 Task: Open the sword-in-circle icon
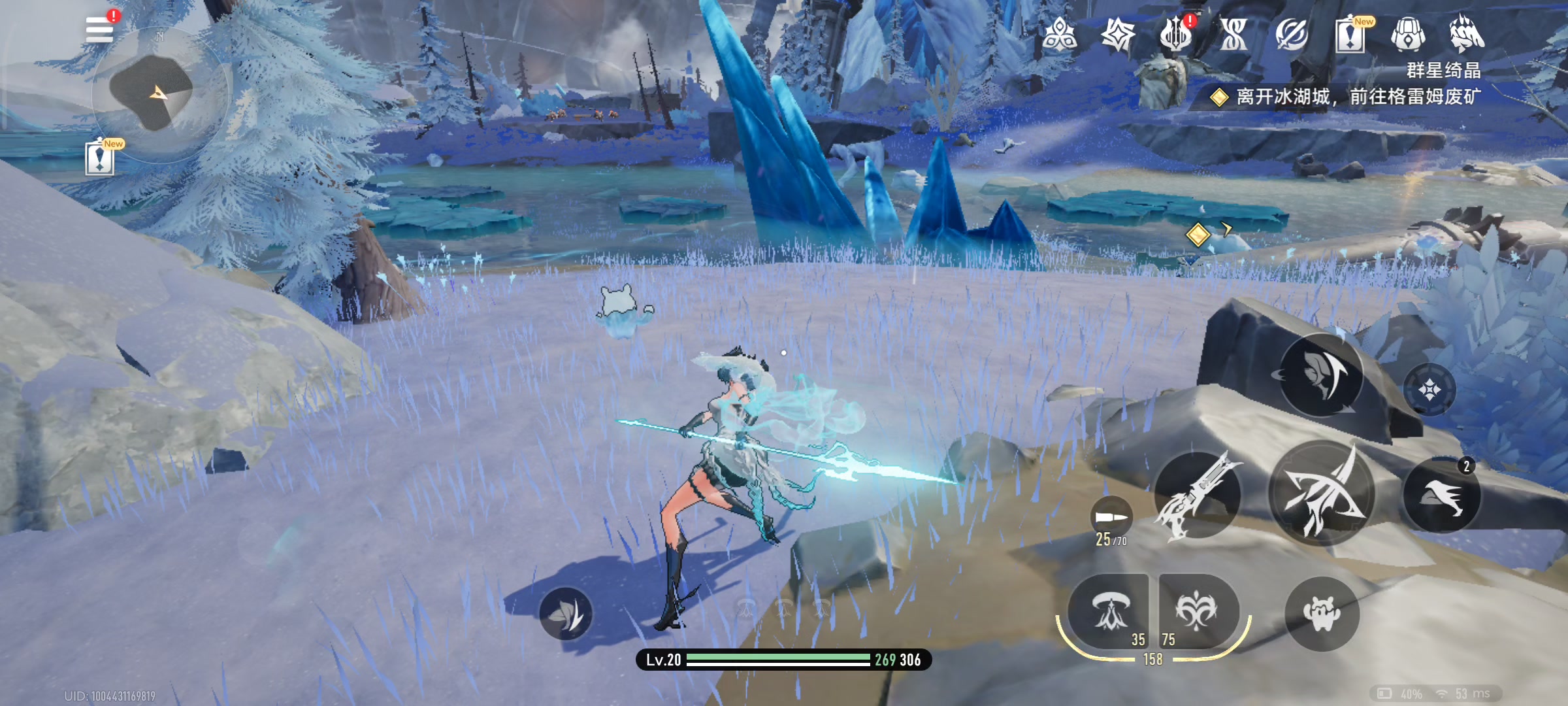tap(1292, 35)
